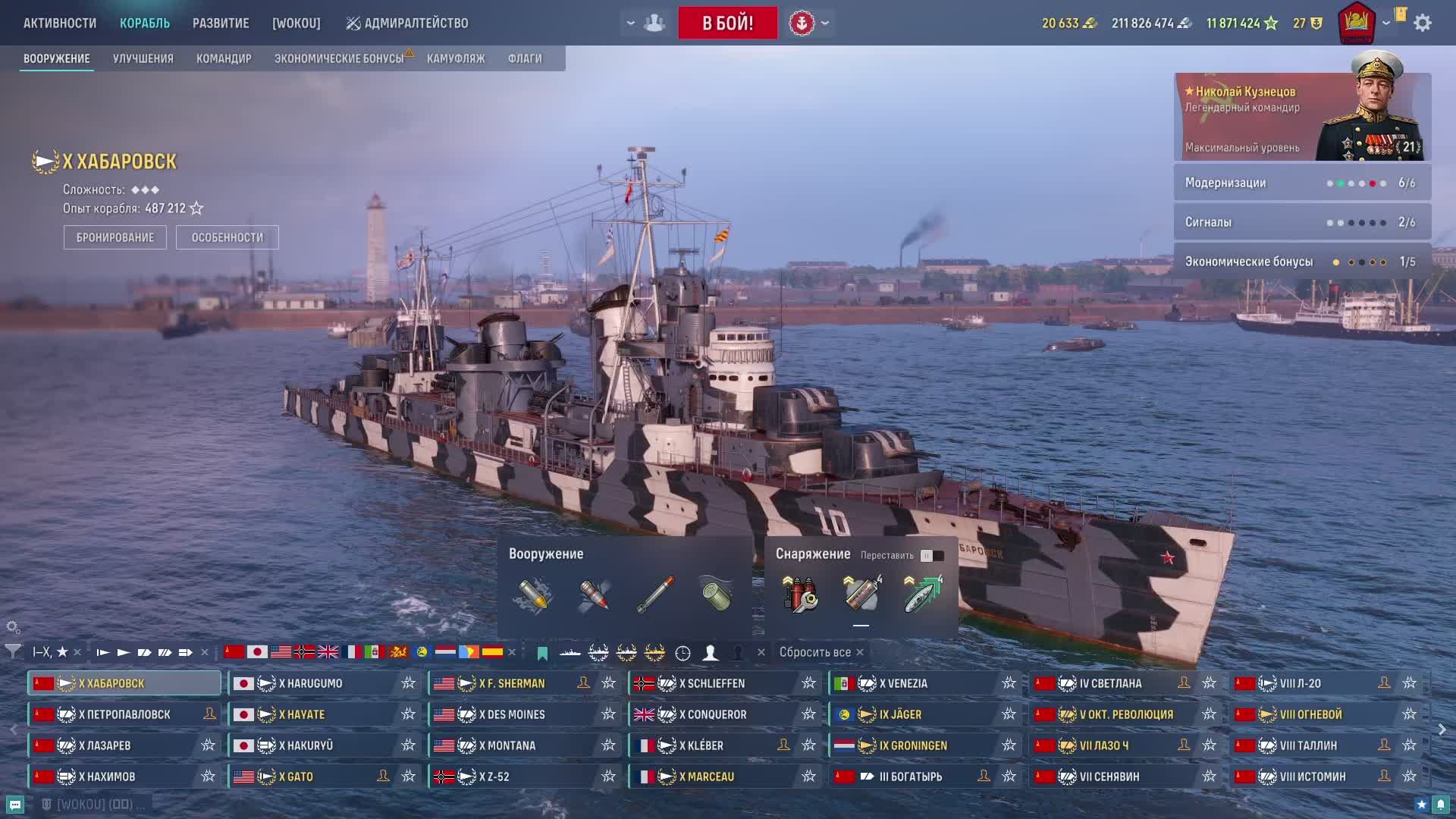The height and width of the screenshot is (819, 1456).
Task: Open the РАЗВИТИЕ menu
Action: coord(221,23)
